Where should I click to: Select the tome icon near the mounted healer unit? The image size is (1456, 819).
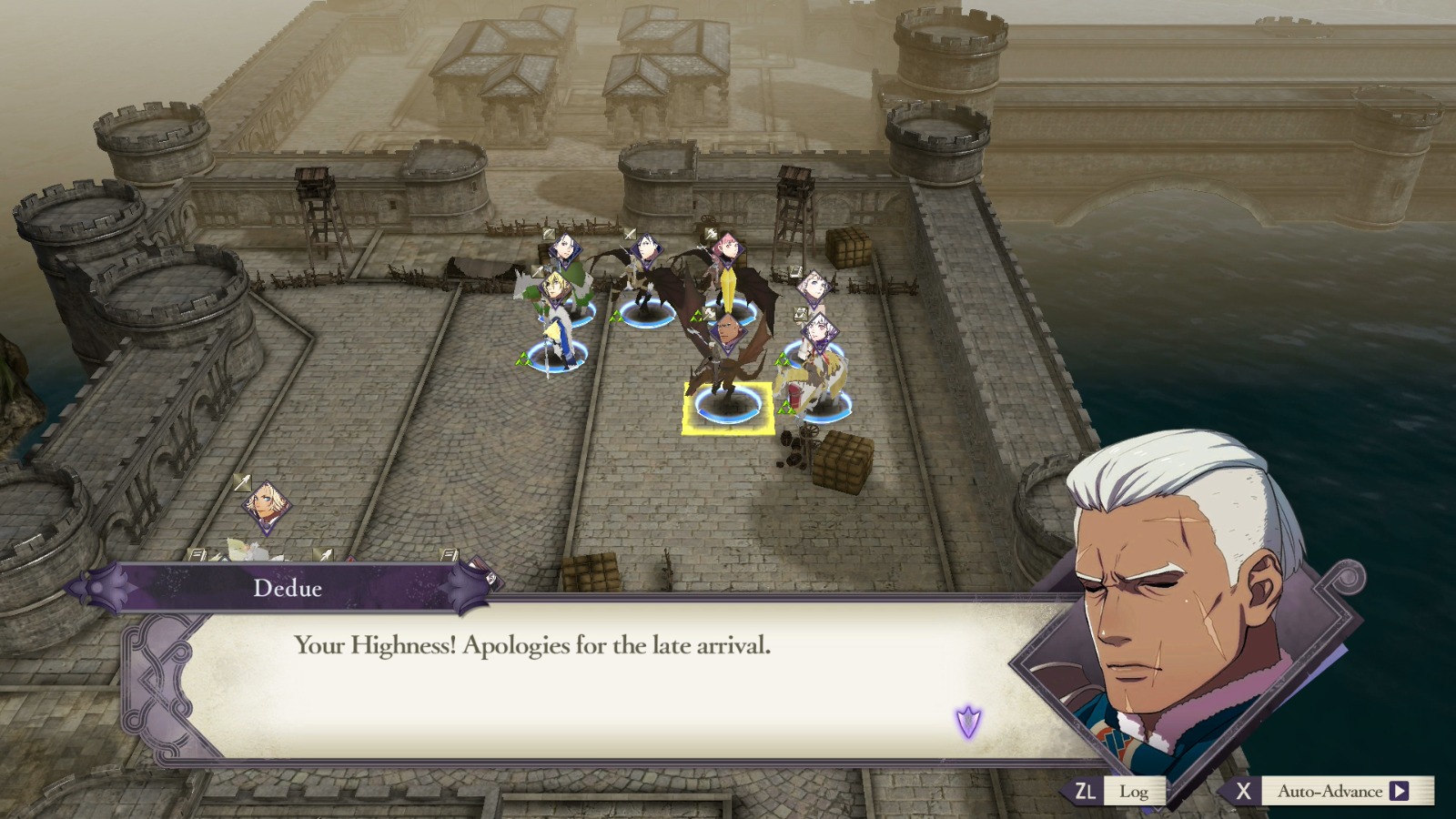799,316
